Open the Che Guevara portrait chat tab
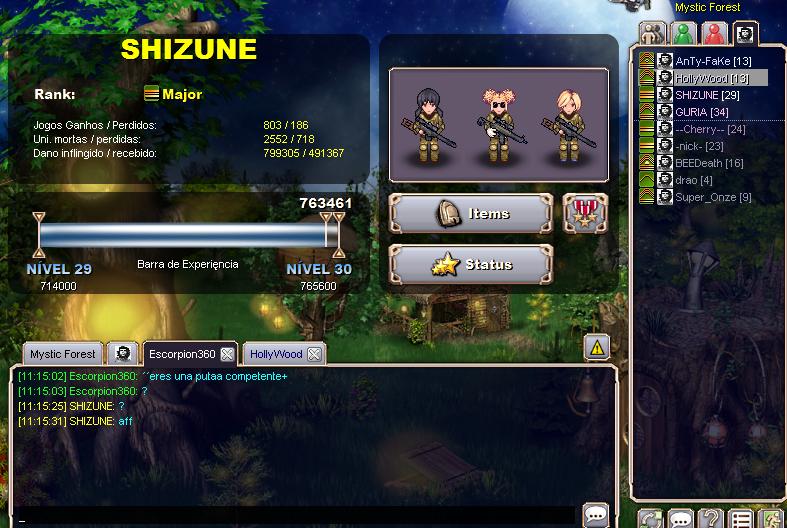 121,354
